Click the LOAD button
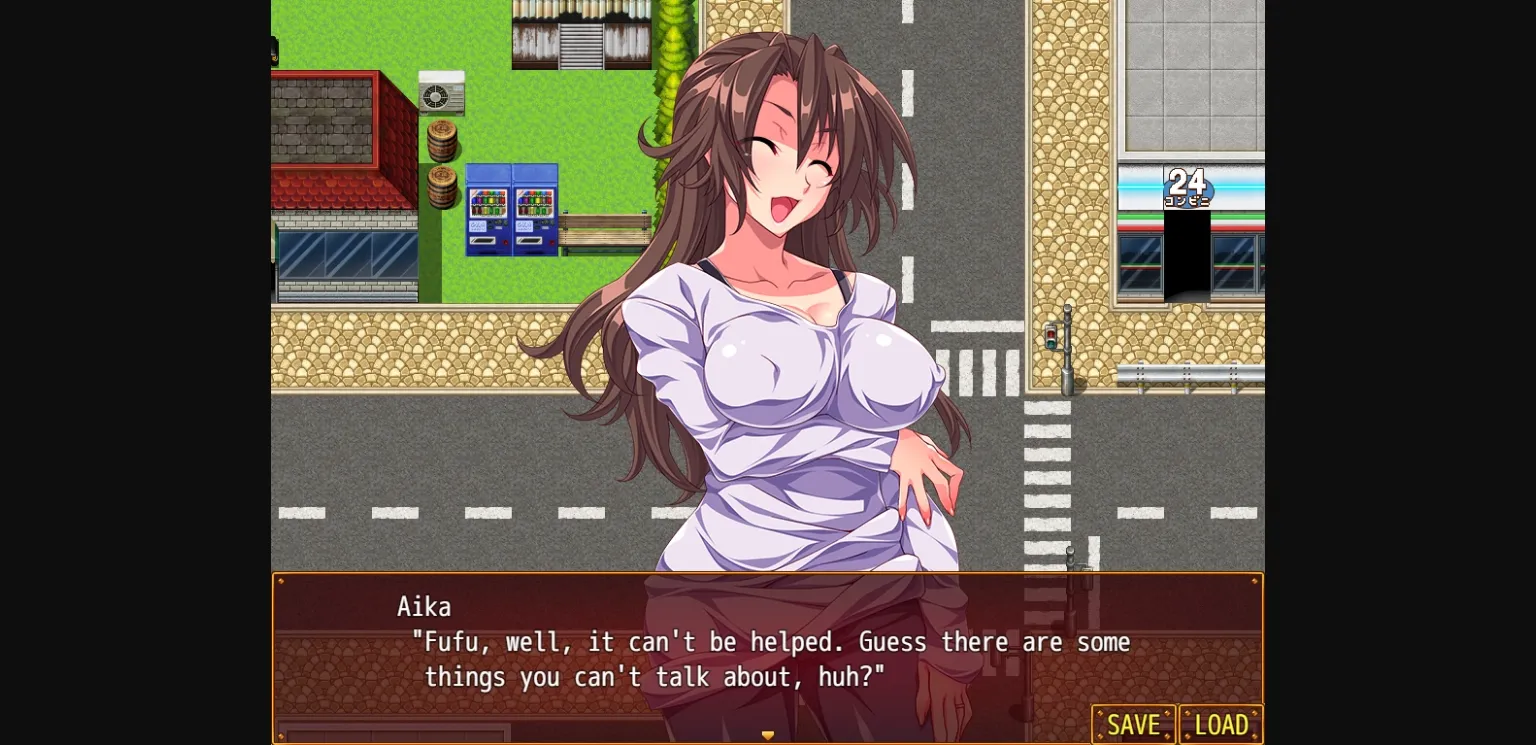The image size is (1536, 745). (x=1220, y=724)
